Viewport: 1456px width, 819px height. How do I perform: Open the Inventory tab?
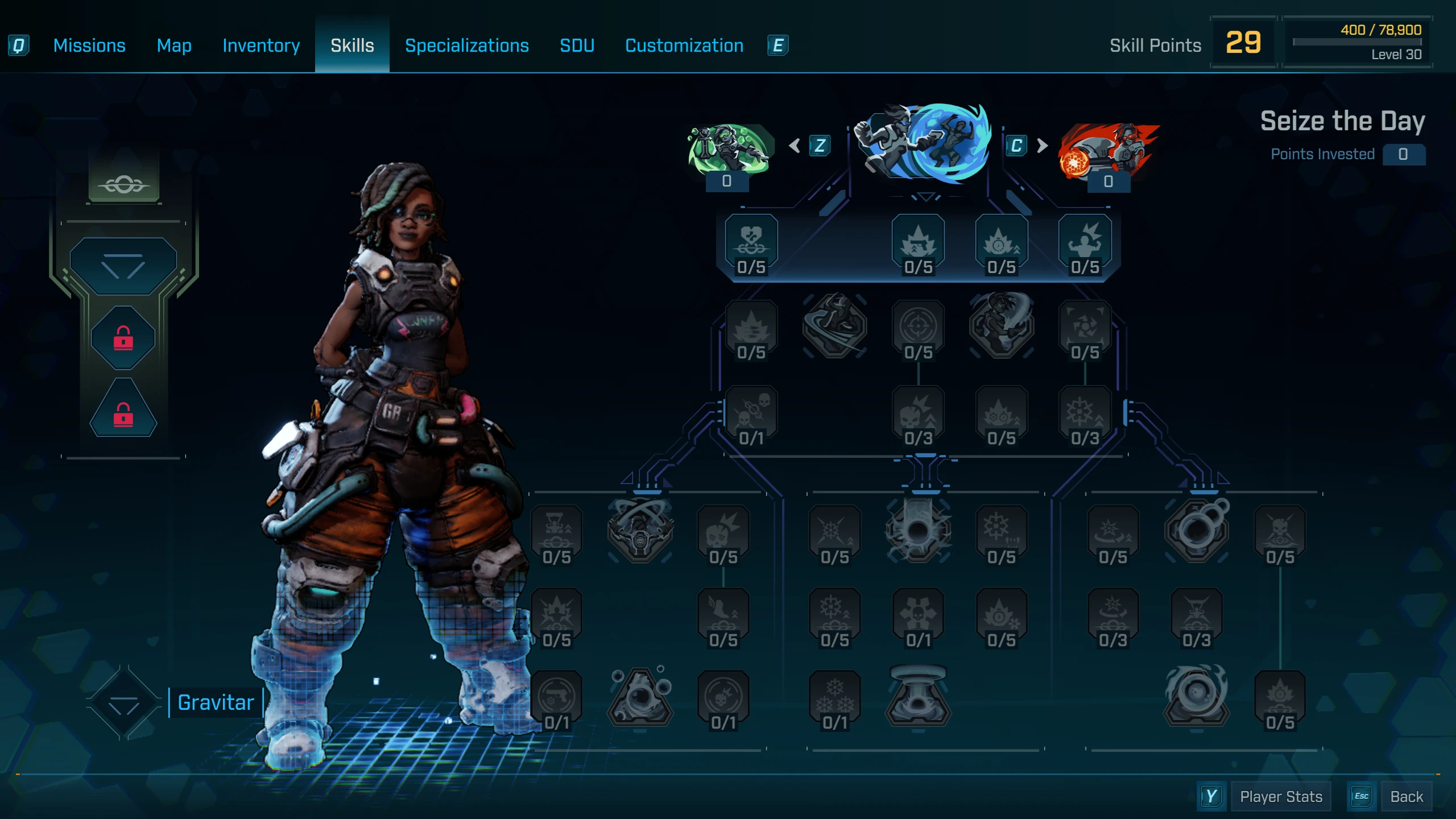pos(261,45)
